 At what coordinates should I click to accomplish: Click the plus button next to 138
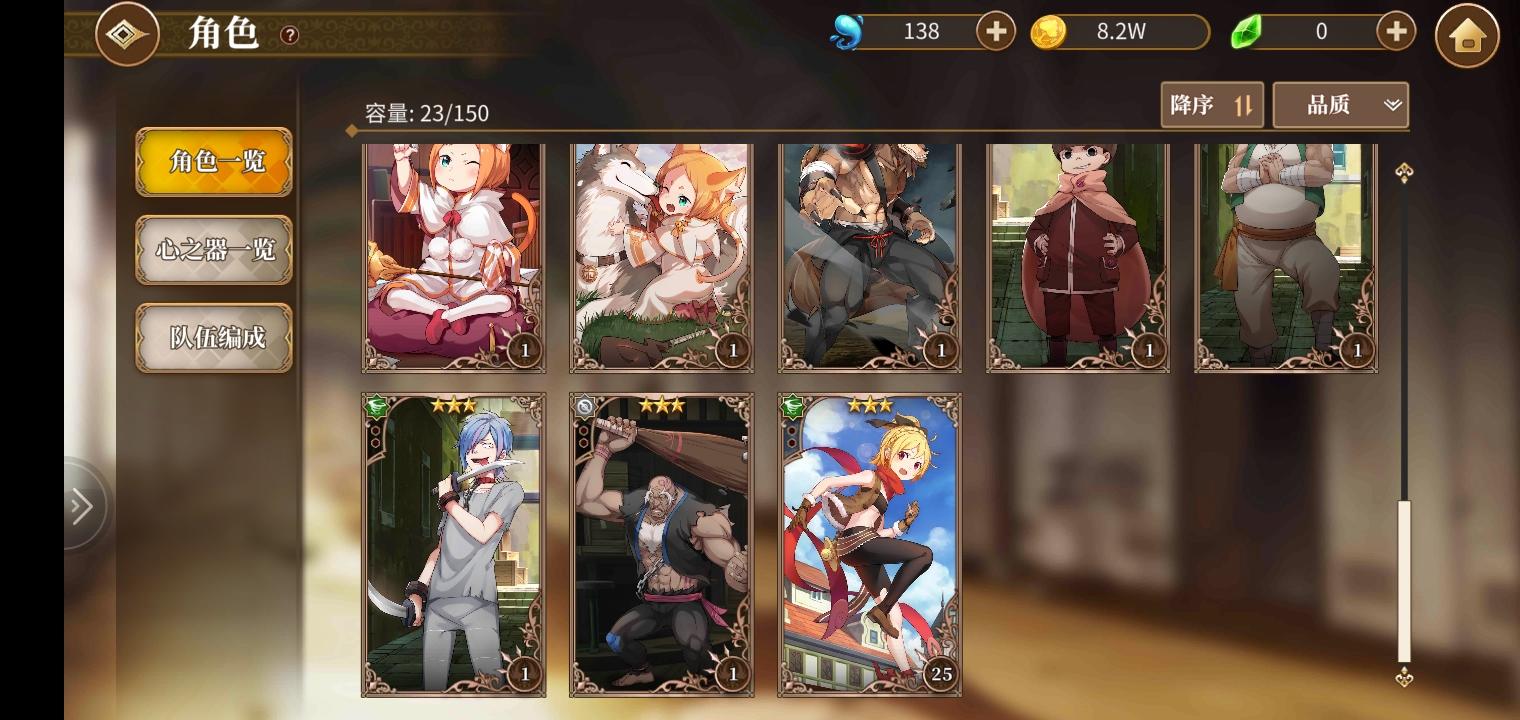[x=995, y=31]
